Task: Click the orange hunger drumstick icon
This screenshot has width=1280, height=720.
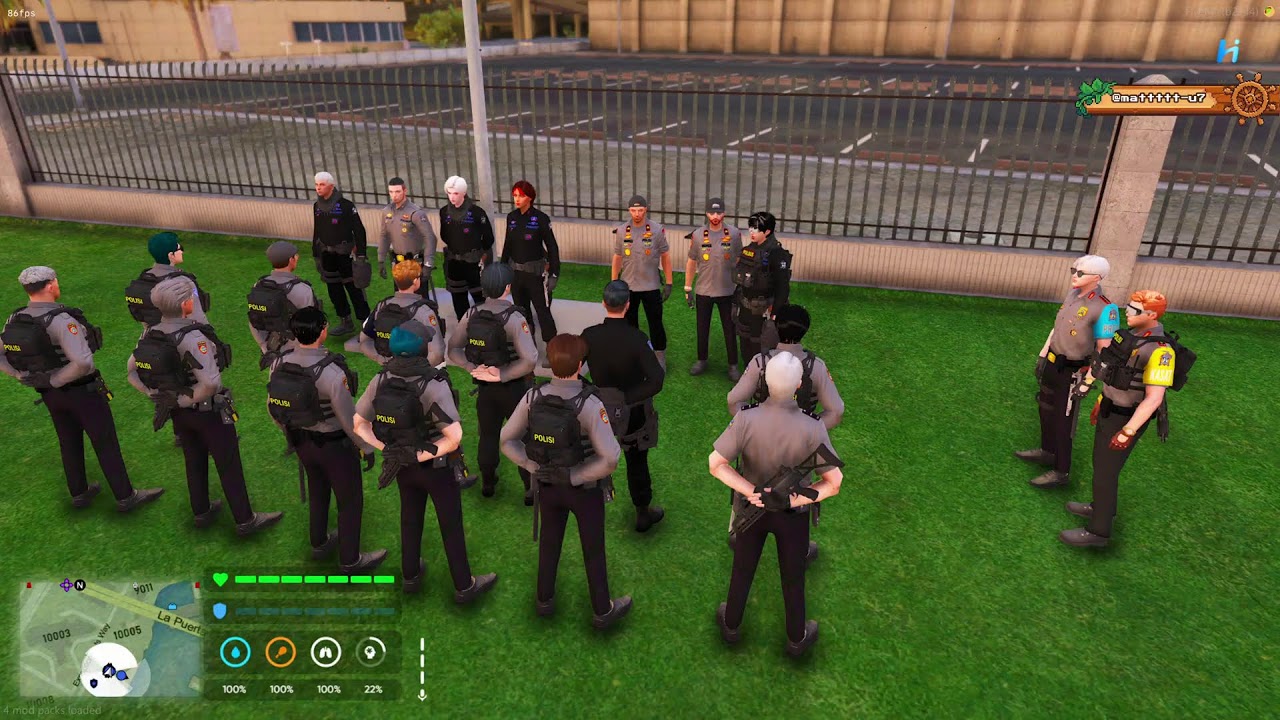Action: click(x=281, y=653)
